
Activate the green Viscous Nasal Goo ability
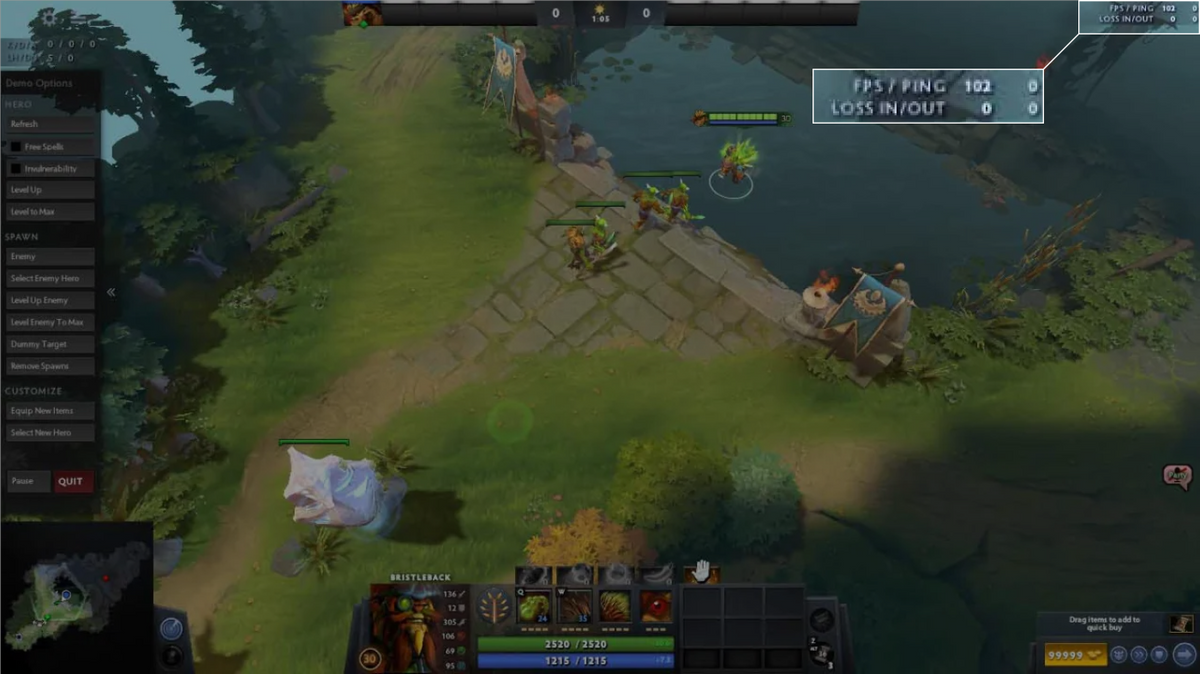coord(534,606)
